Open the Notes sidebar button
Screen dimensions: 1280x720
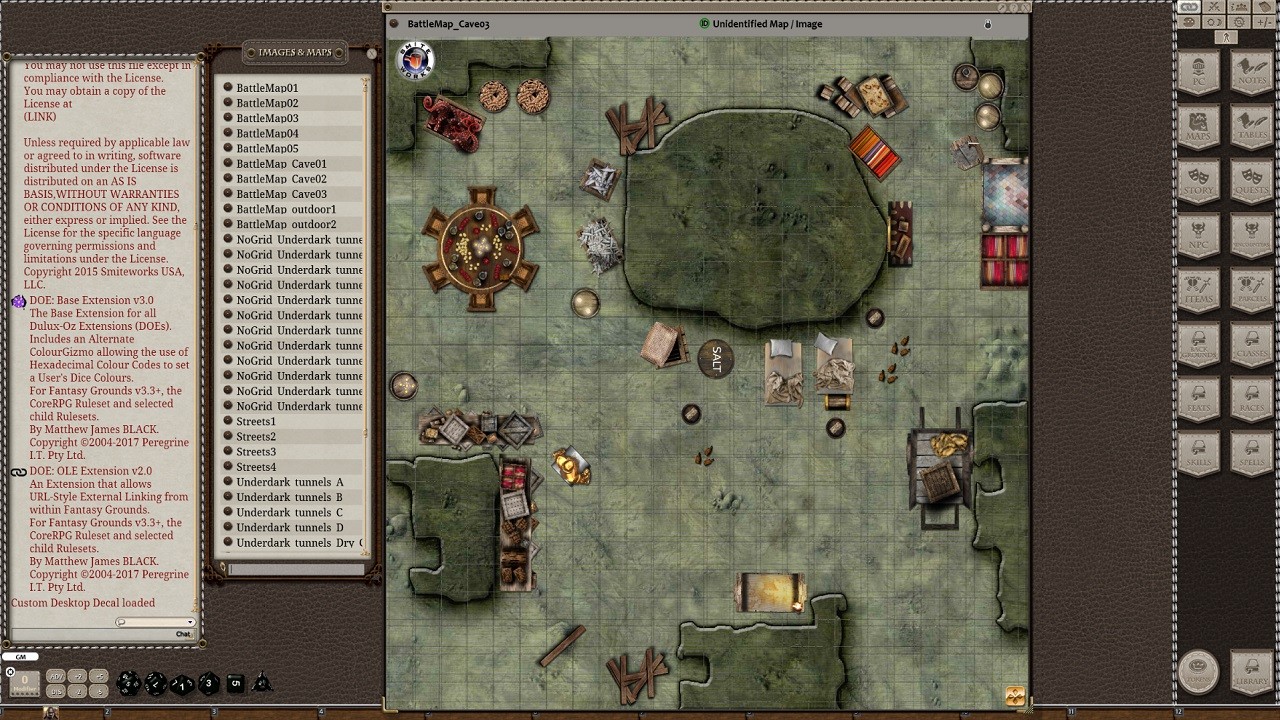pos(1251,73)
